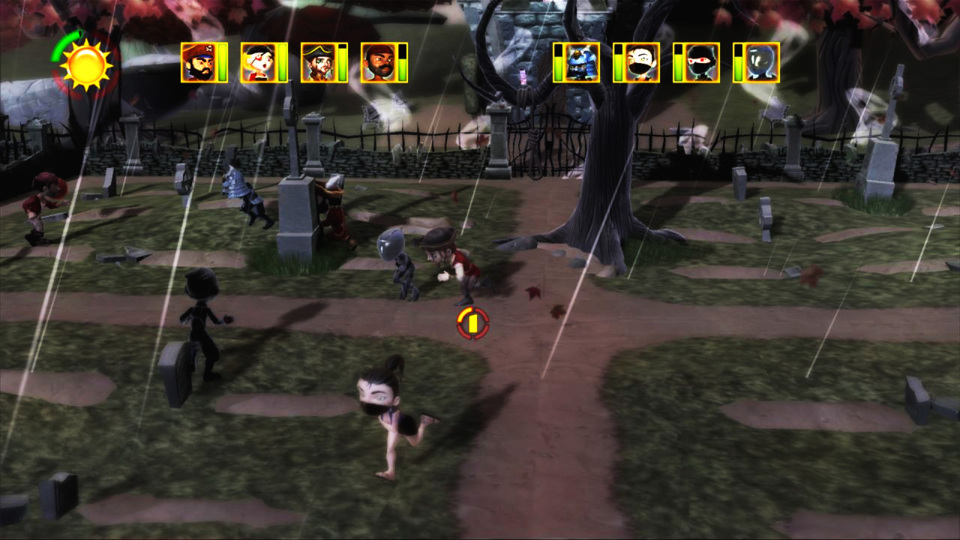
Task: Choose the blonde pirate girl portrait
Action: (257, 62)
